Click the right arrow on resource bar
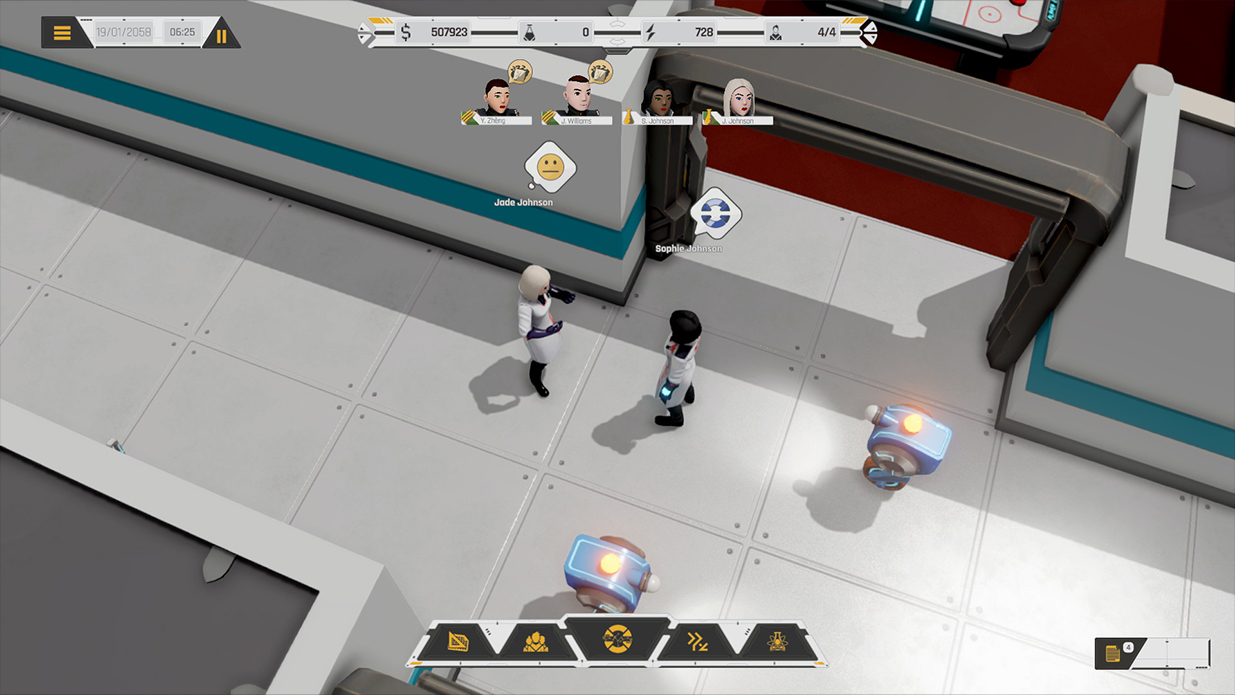1235x695 pixels. pyautogui.click(x=870, y=34)
